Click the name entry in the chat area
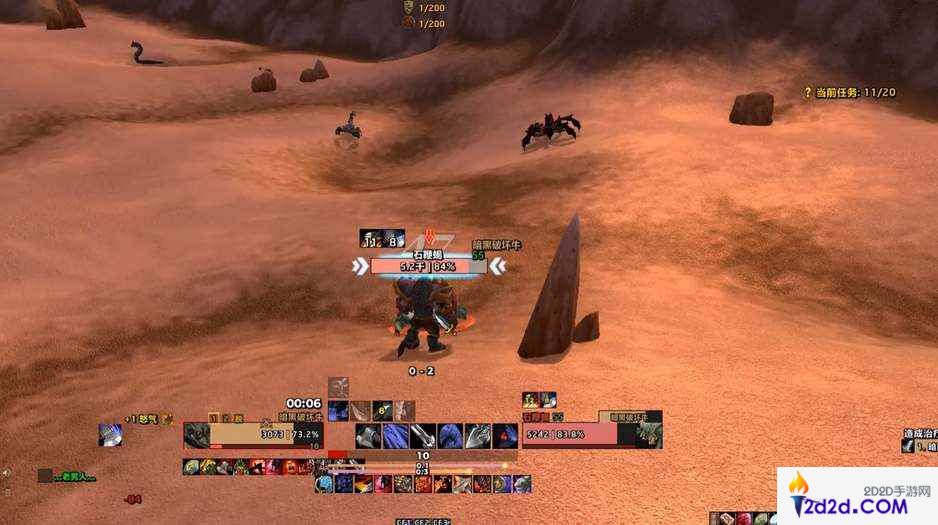Screen dimensions: 938x525 click(x=73, y=476)
